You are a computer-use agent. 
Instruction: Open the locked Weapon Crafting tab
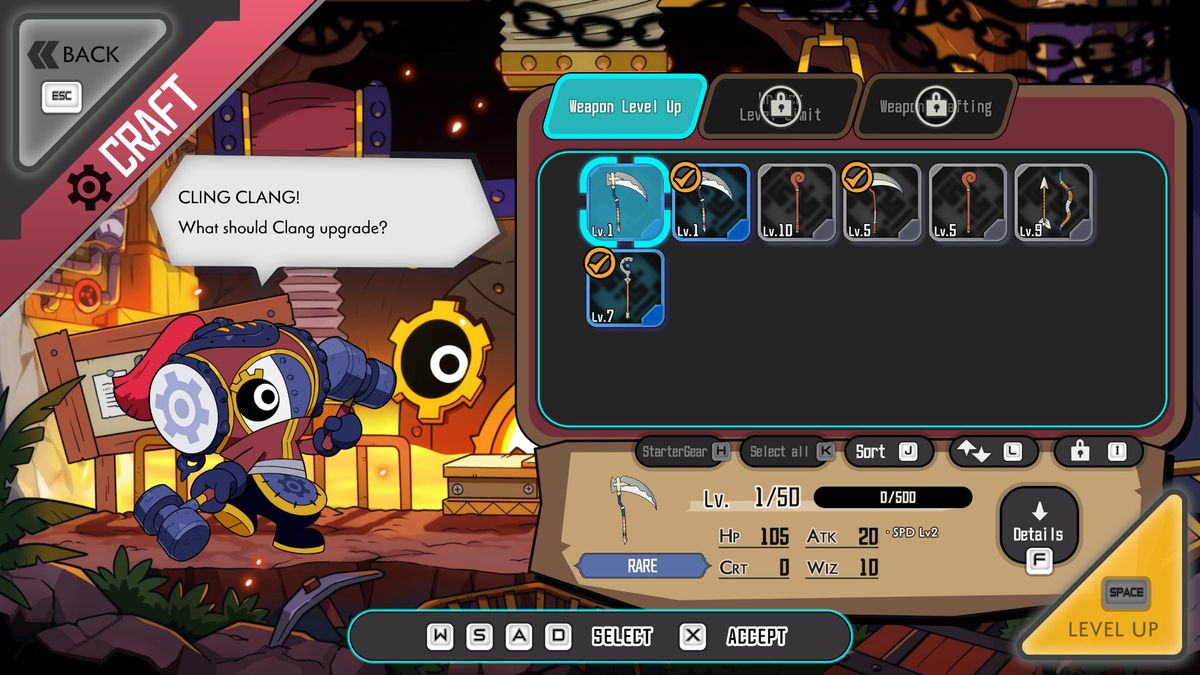(x=935, y=106)
